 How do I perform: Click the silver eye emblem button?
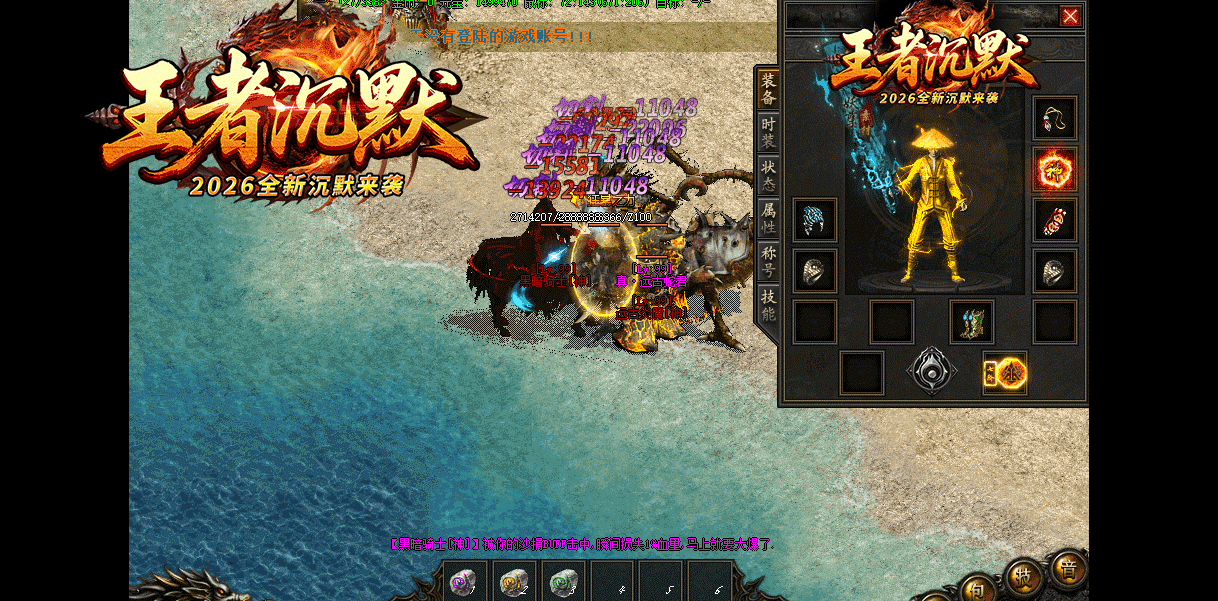932,372
